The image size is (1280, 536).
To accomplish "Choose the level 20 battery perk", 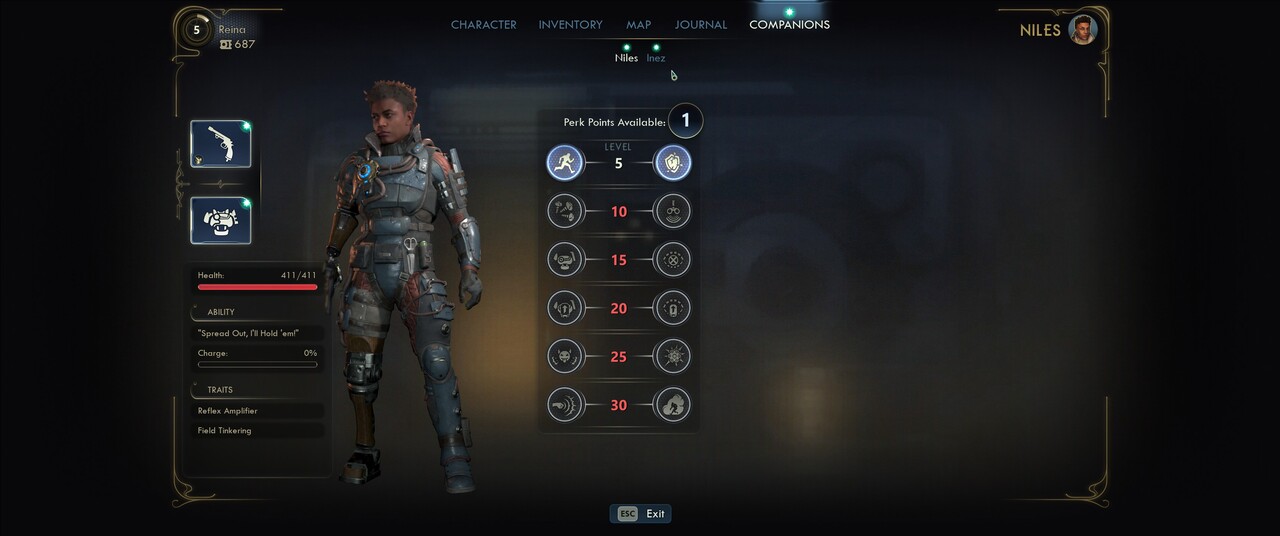I will click(x=673, y=308).
